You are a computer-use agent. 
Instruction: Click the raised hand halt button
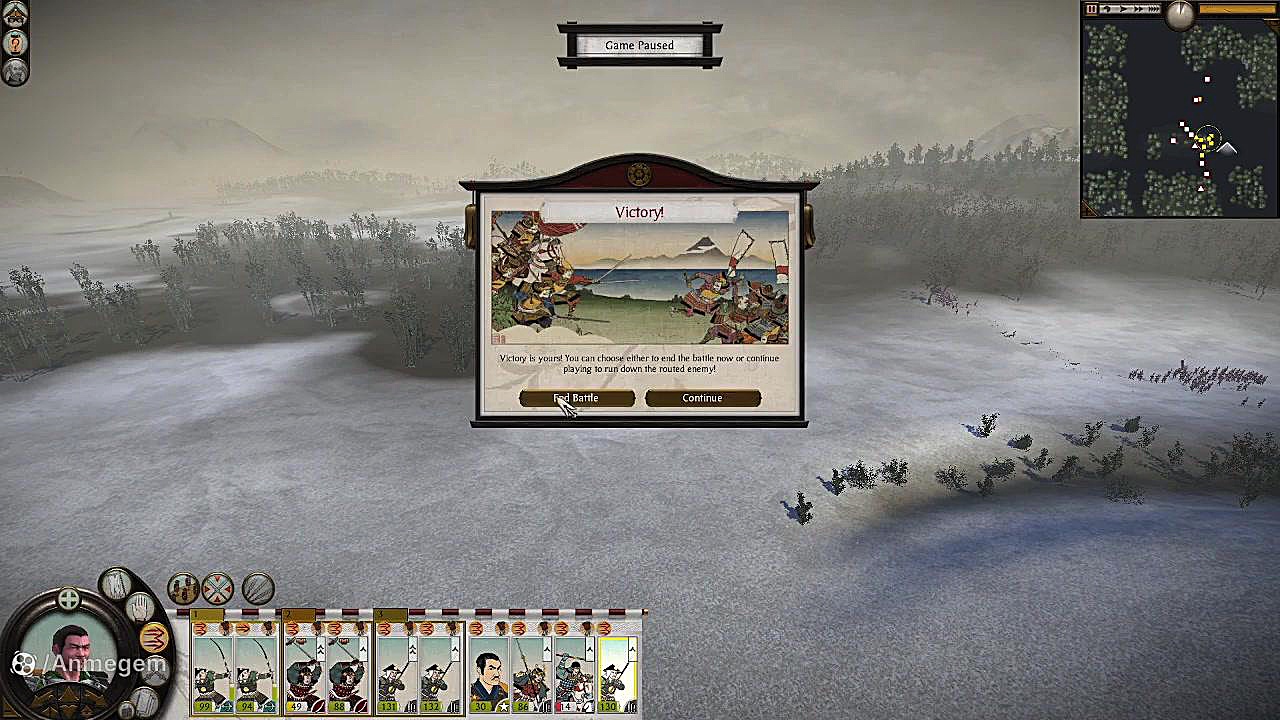tap(140, 605)
